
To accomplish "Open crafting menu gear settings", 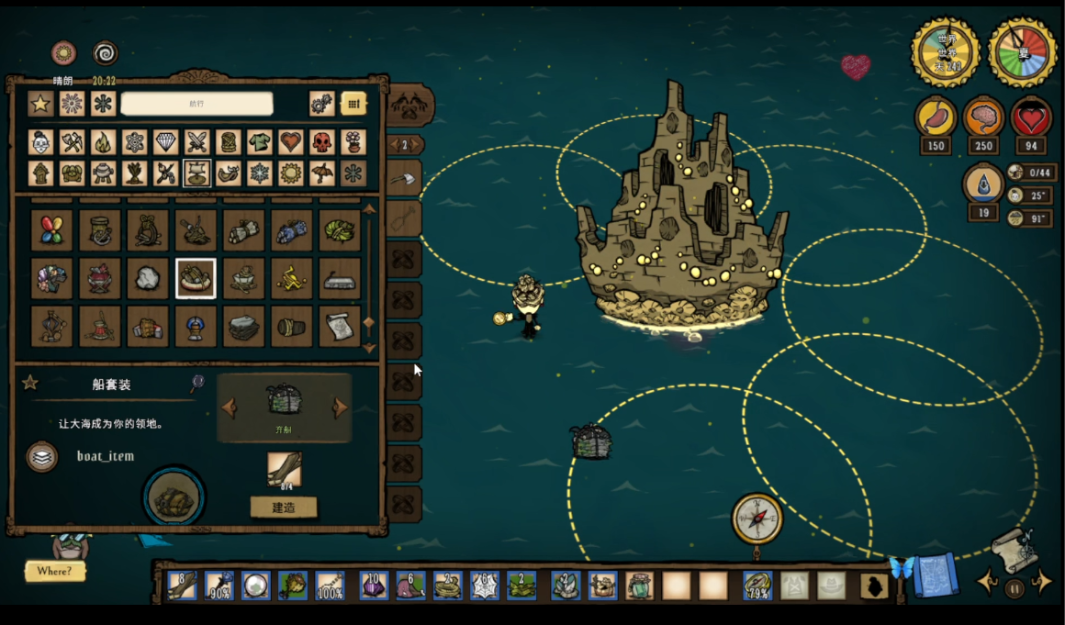I will [x=321, y=104].
